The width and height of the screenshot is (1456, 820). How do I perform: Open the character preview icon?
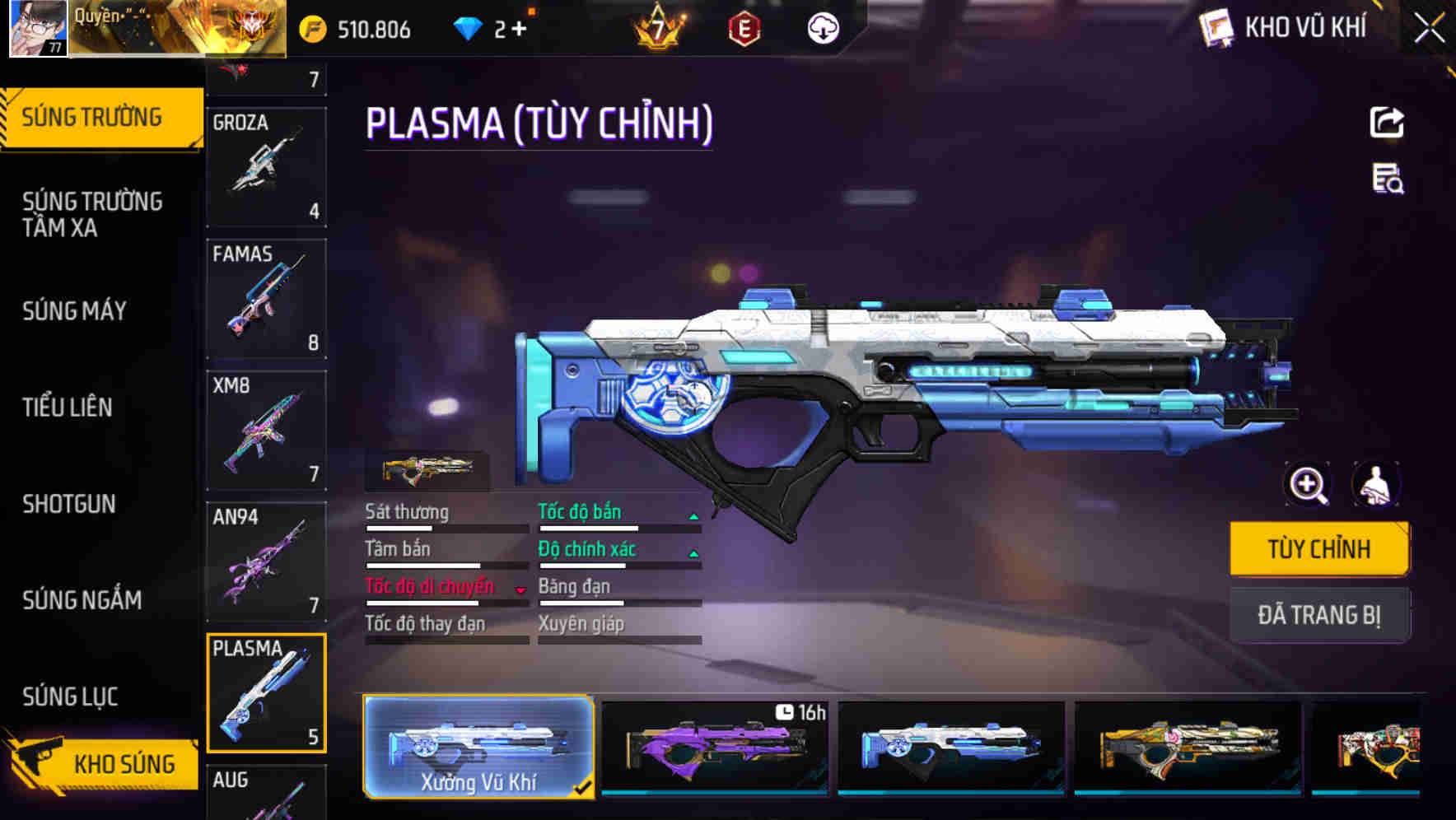point(1376,485)
